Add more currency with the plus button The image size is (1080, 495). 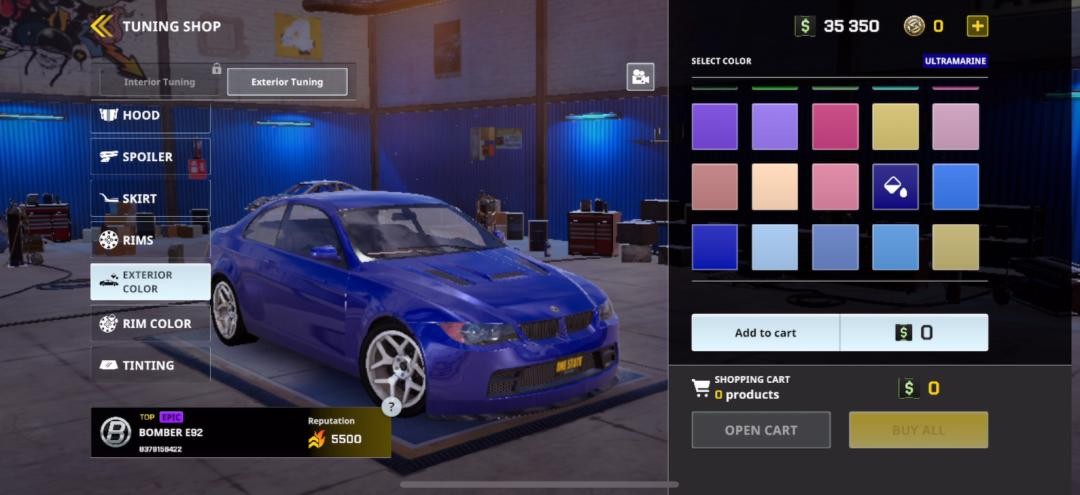coord(977,26)
